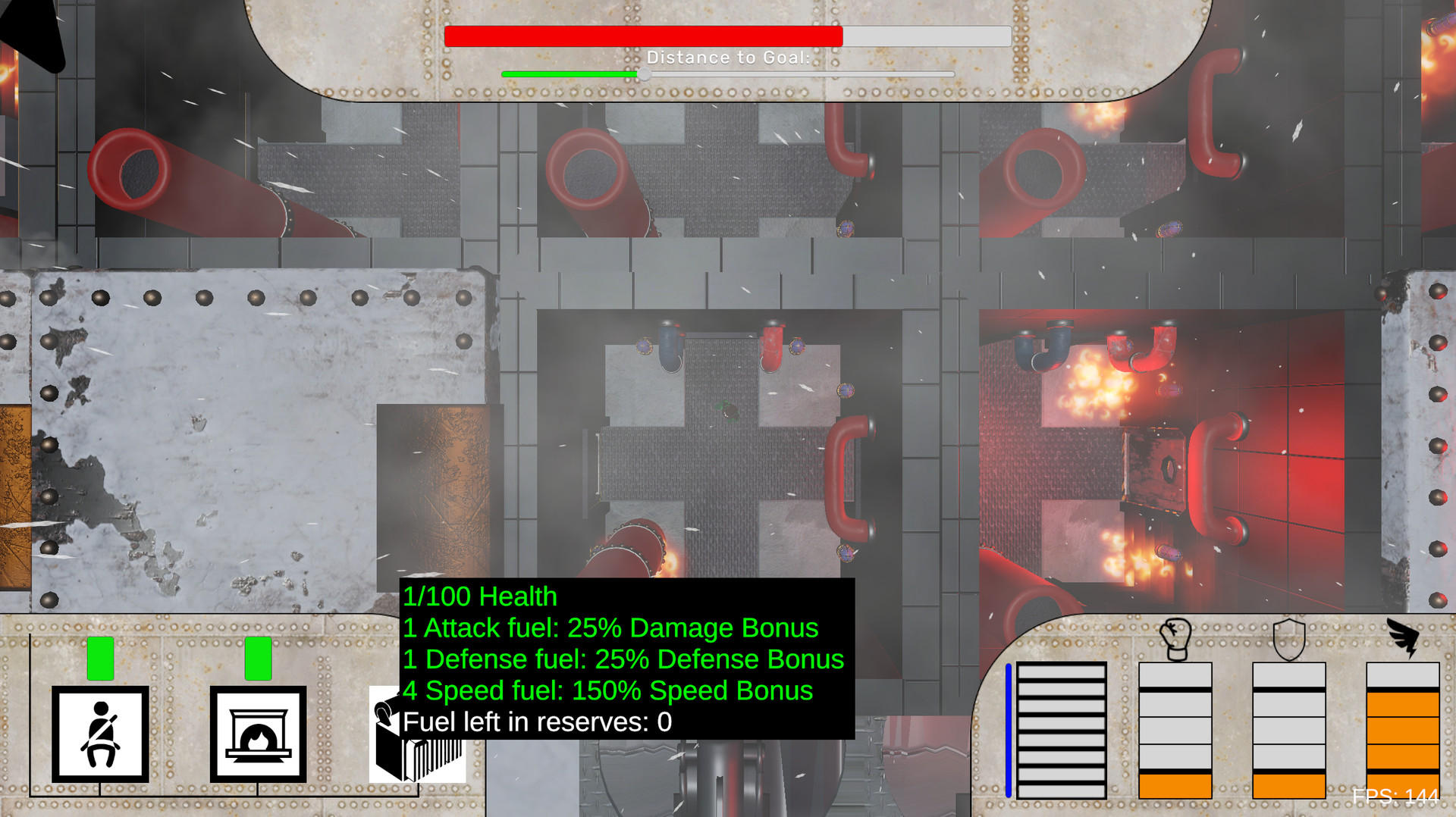Click the Distance to Goal label
The width and height of the screenshot is (1456, 817).
click(728, 57)
